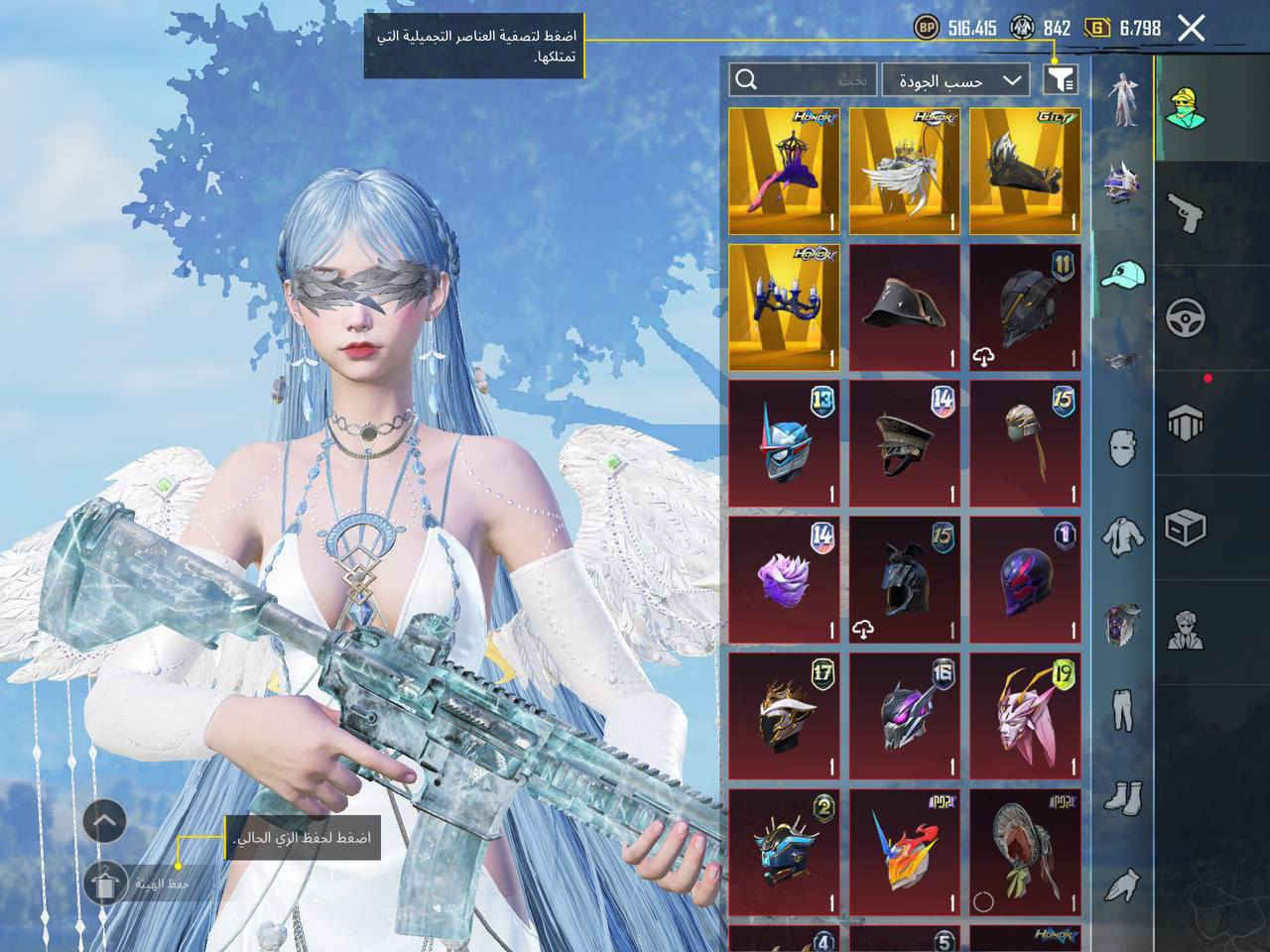Switch to the weapons pistol tab
The height and width of the screenshot is (952, 1270).
[x=1186, y=212]
